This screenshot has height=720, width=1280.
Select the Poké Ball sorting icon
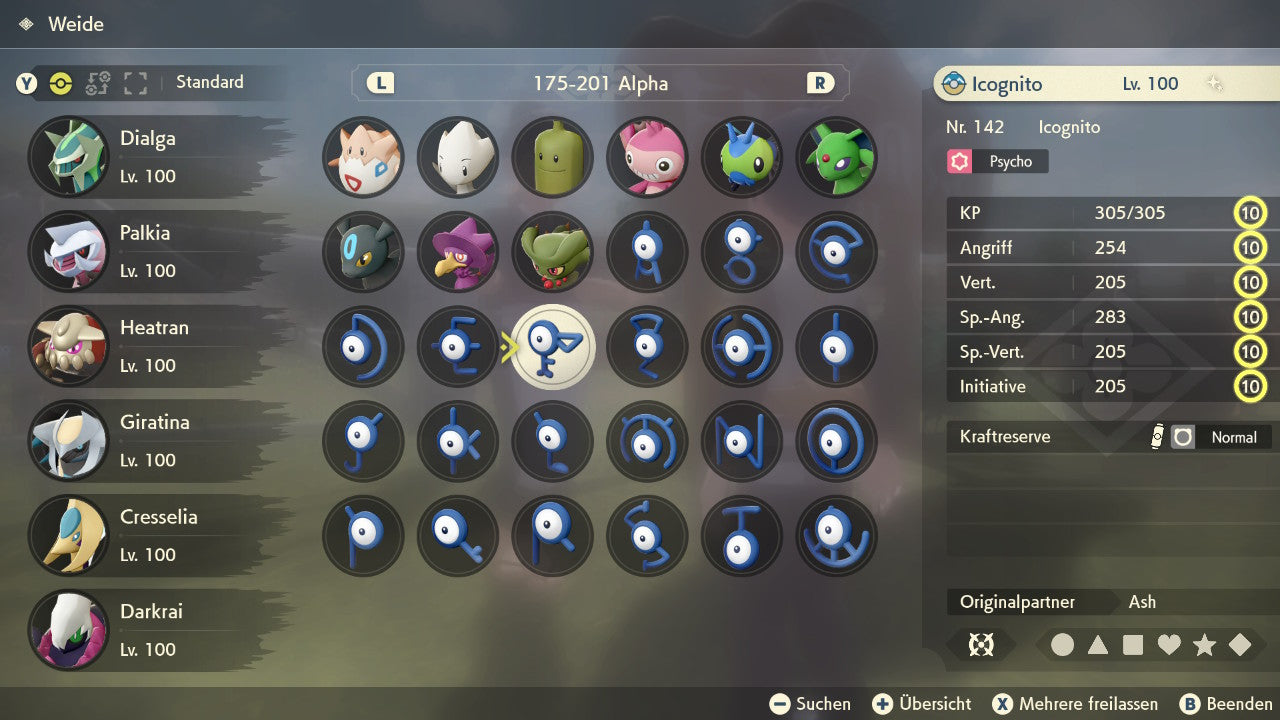[x=60, y=84]
